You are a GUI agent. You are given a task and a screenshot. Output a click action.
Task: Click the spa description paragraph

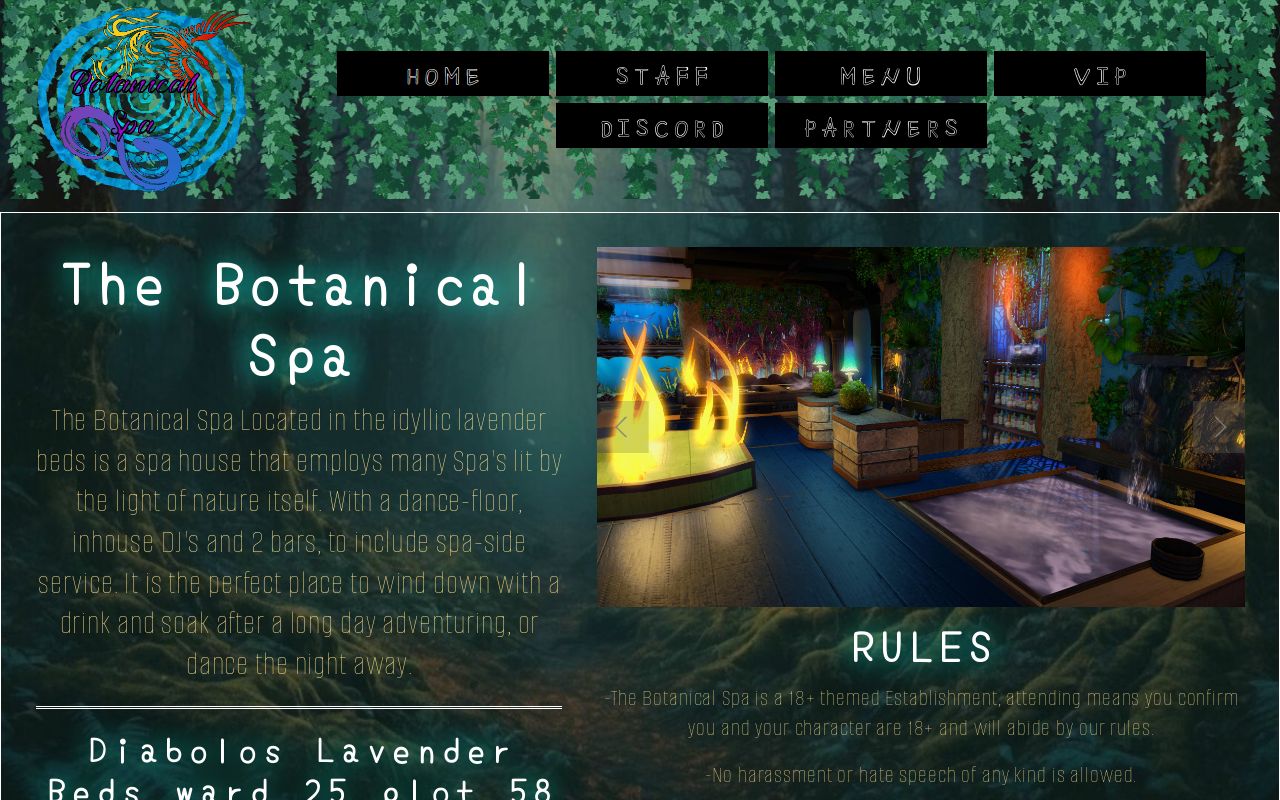tap(298, 542)
